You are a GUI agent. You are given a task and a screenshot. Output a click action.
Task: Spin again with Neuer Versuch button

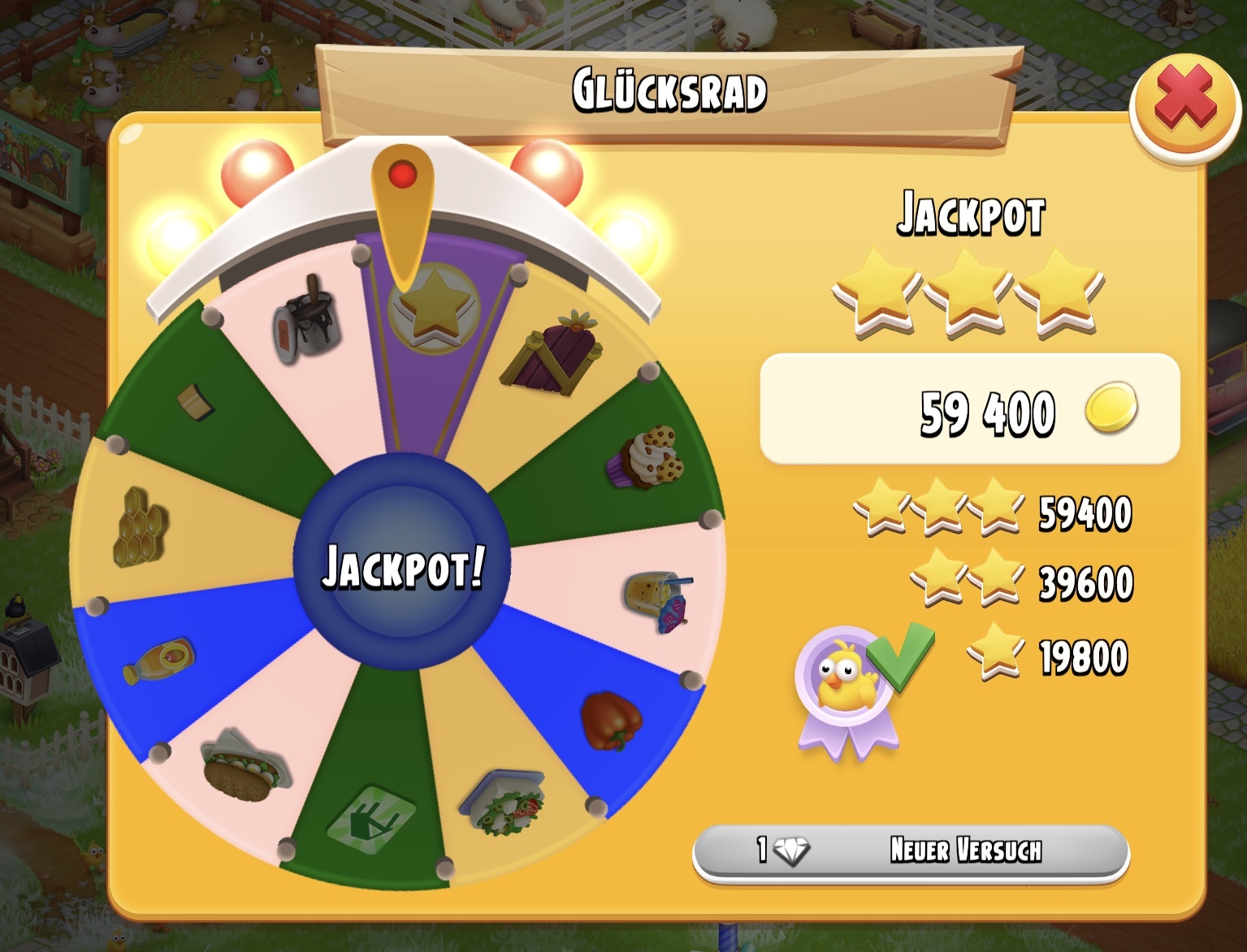[911, 850]
